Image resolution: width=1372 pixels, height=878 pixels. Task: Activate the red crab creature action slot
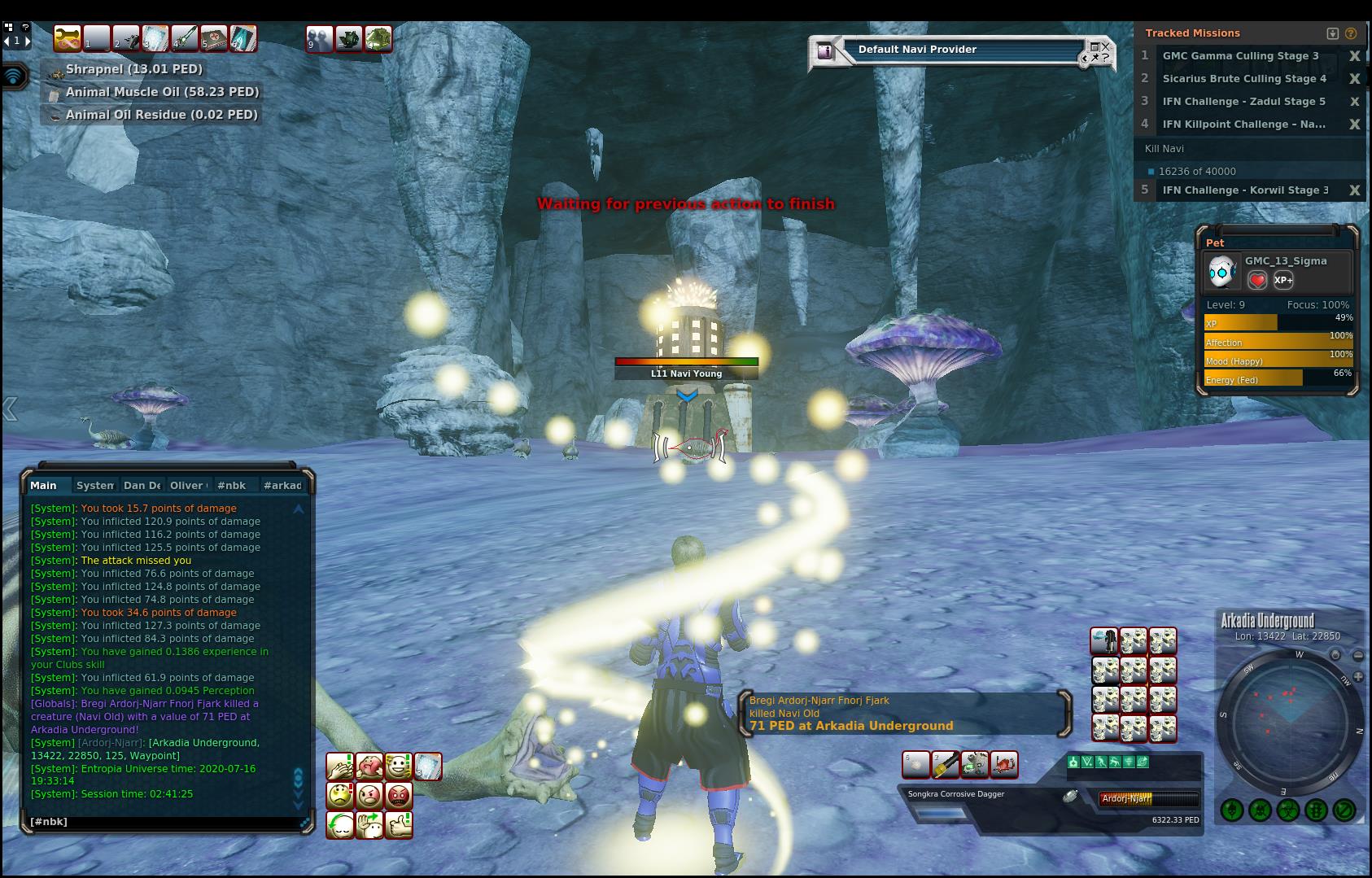click(1004, 765)
